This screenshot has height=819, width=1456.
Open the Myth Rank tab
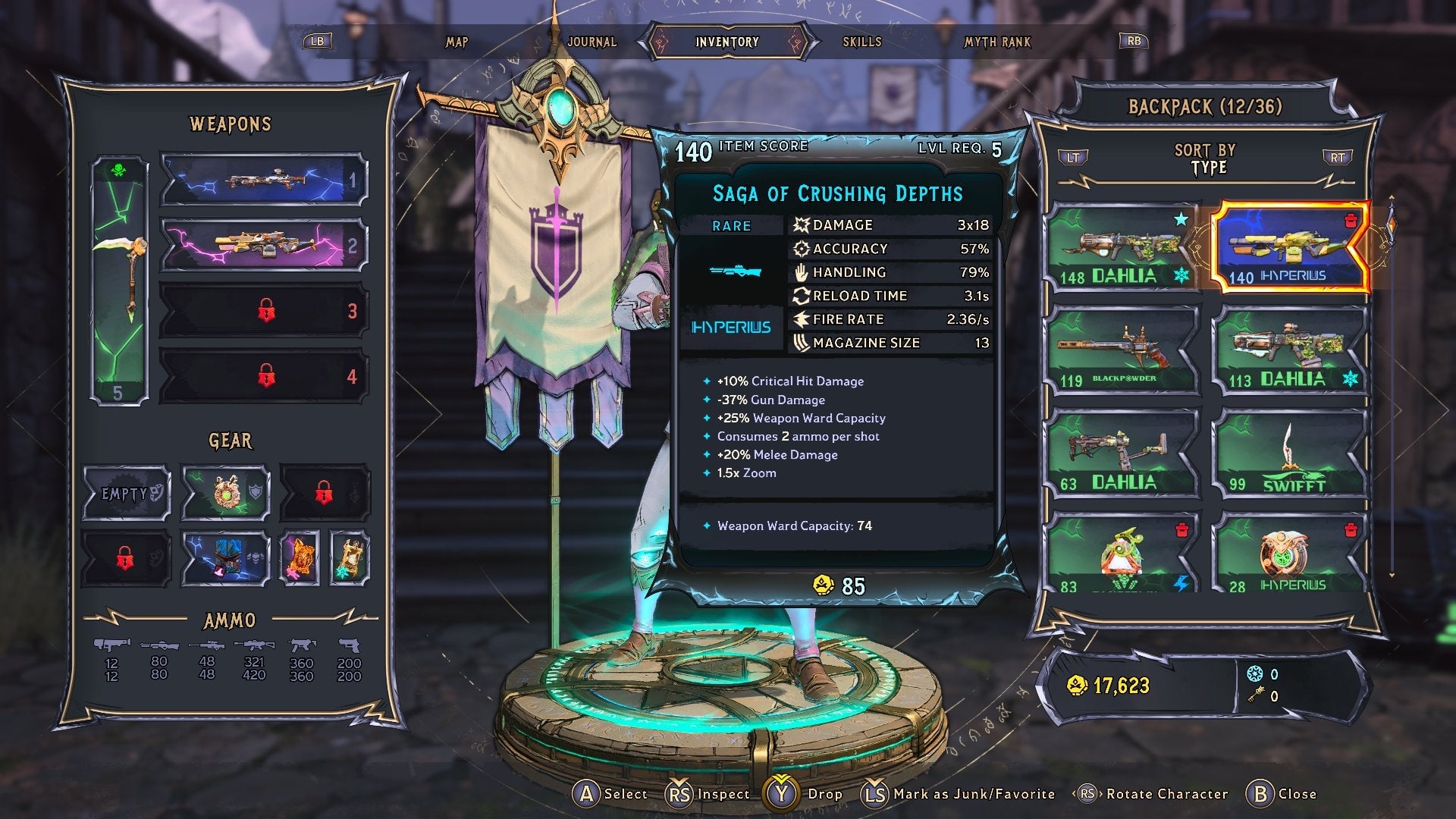(997, 42)
